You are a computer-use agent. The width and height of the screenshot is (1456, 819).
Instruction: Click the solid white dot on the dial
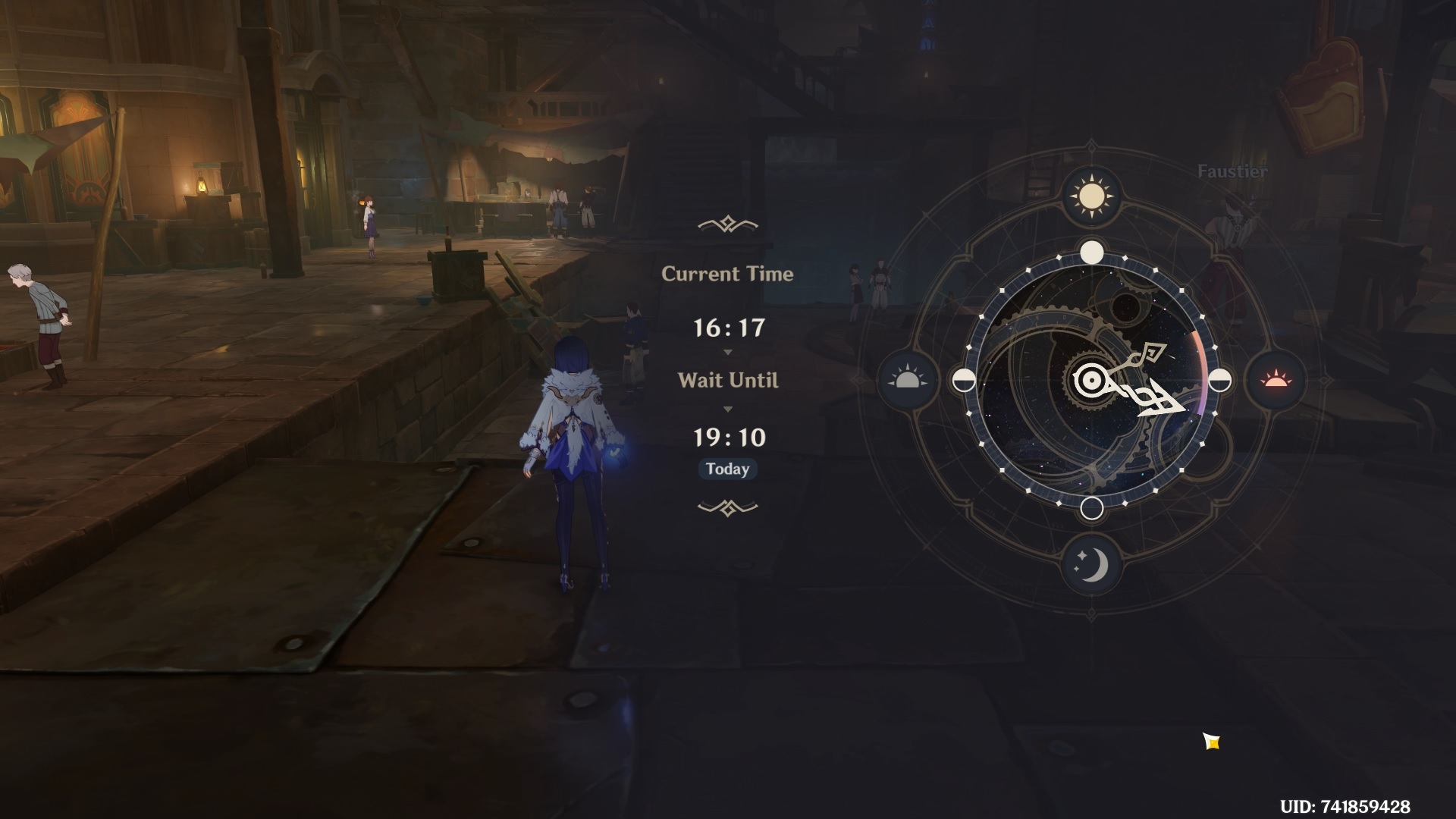pos(1091,252)
